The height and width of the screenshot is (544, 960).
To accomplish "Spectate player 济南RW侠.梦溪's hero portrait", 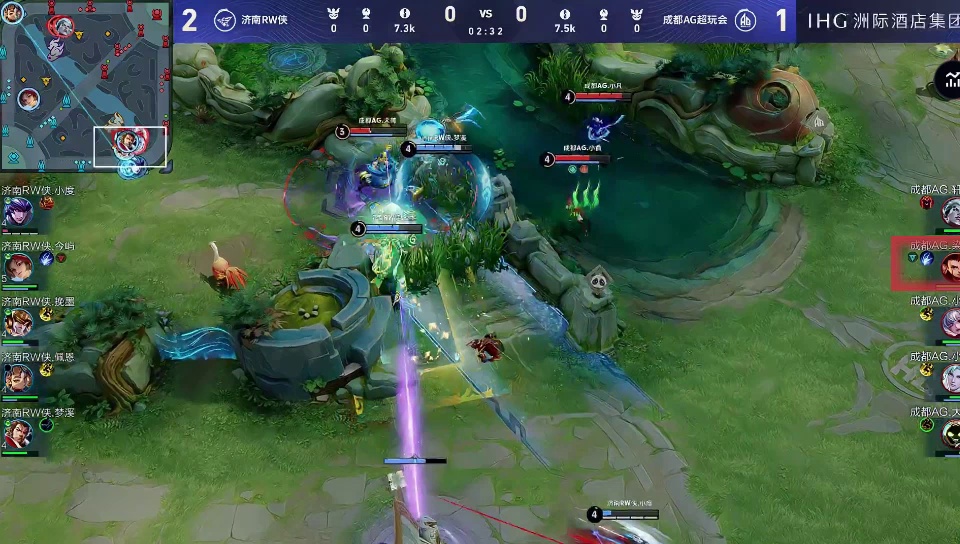I will point(17,433).
